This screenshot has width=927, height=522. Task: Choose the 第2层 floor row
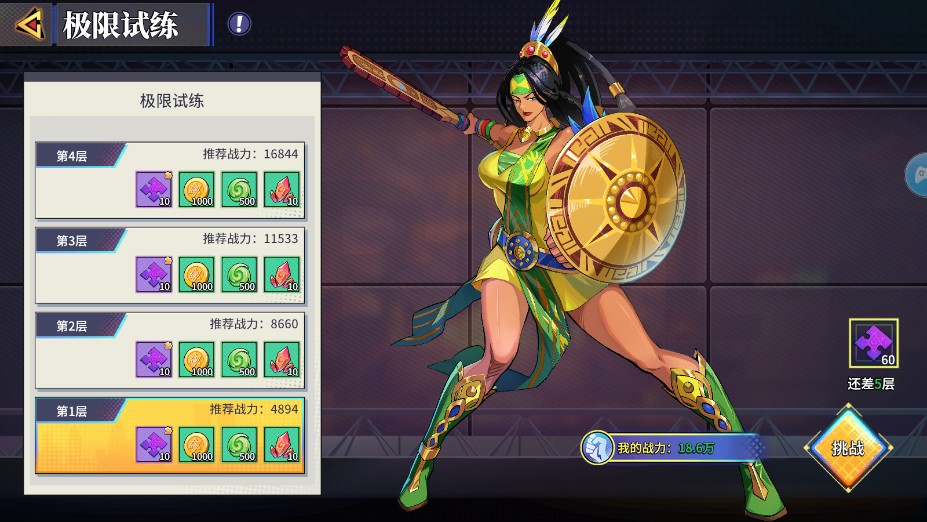coord(170,351)
